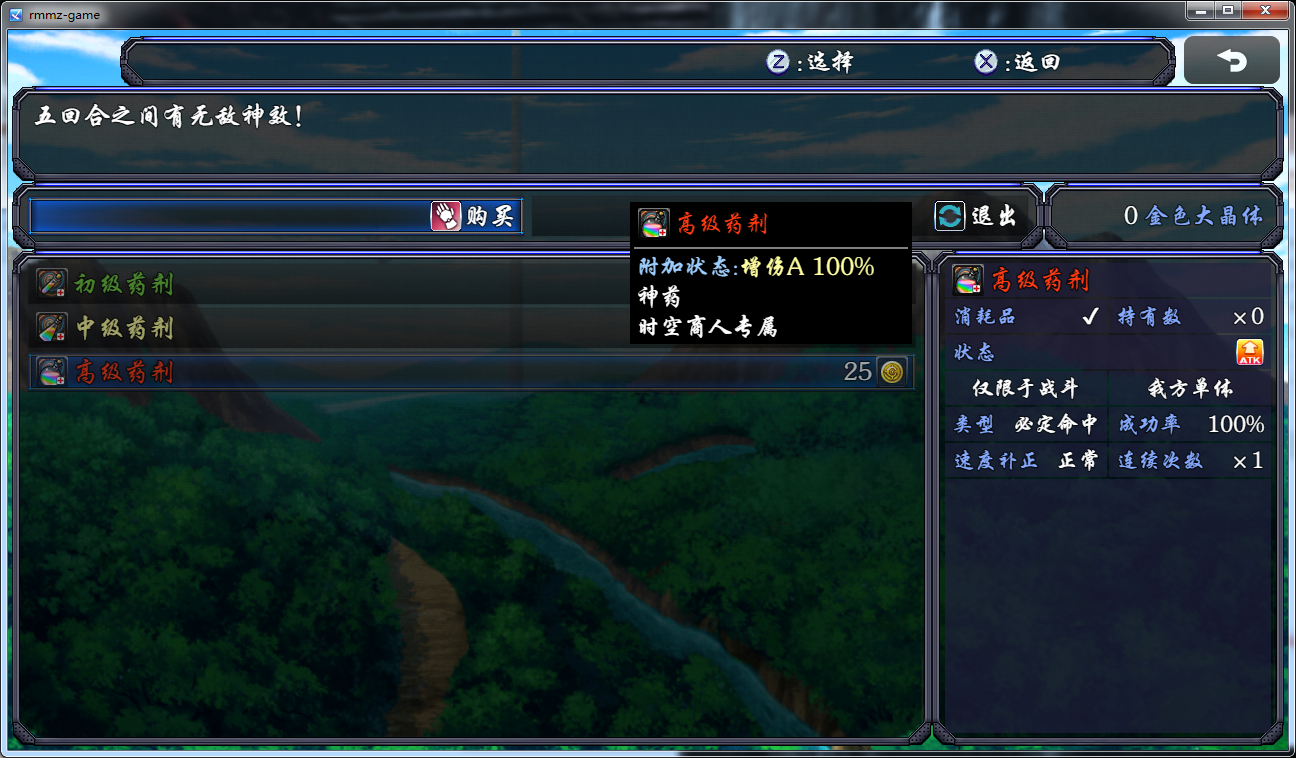Click the ATK state icon

1249,352
